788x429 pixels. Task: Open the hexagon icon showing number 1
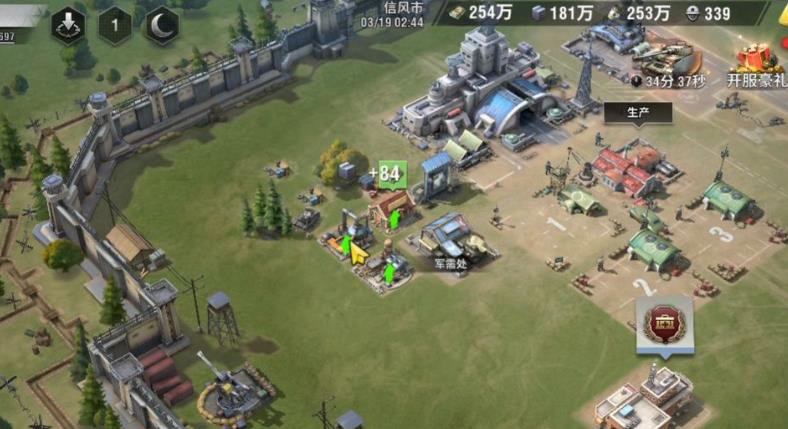point(116,24)
